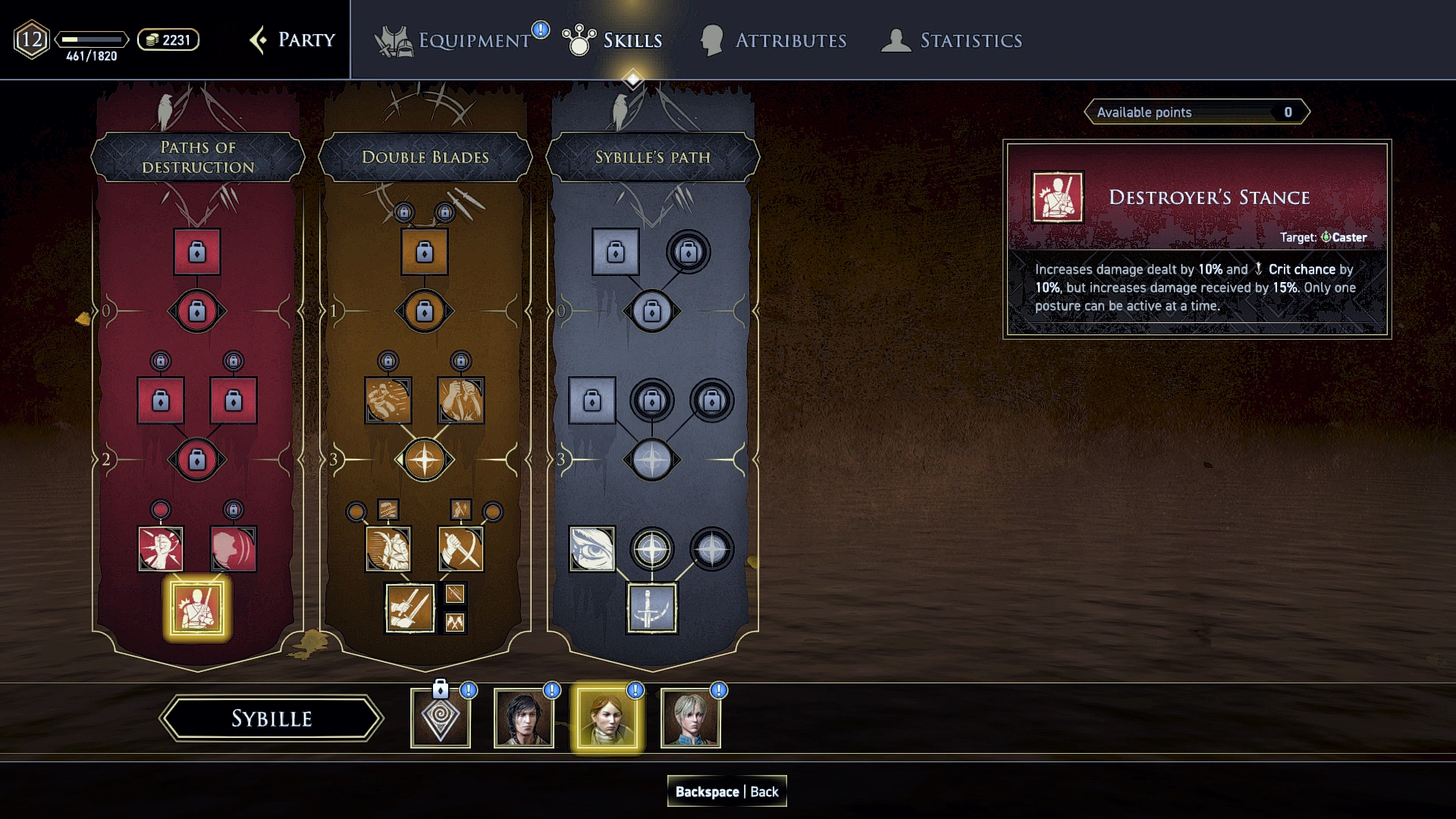The image size is (1456, 819).
Task: Select the blonde companion portrait
Action: coord(691,718)
